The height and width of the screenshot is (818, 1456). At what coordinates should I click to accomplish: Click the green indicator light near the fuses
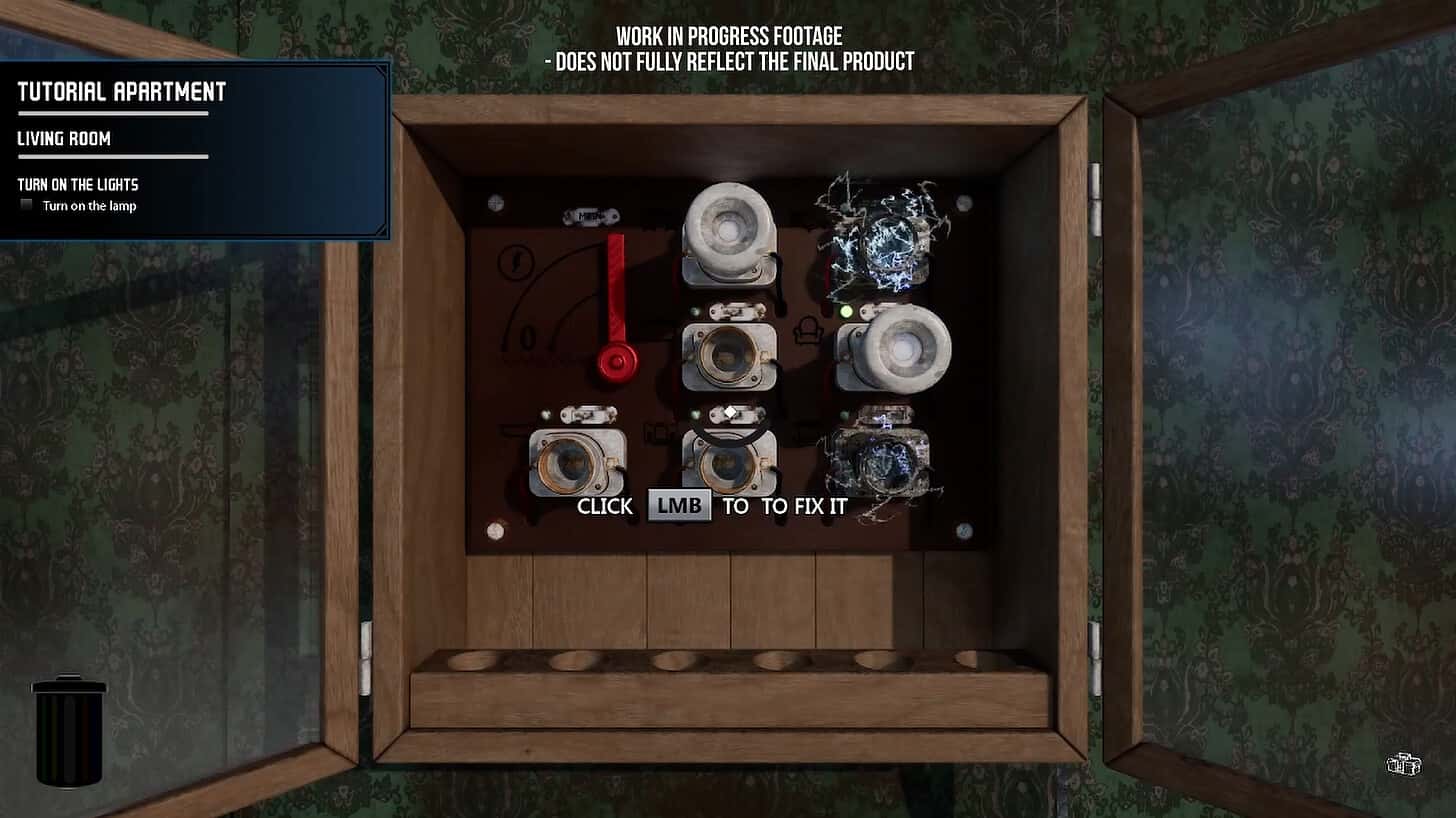click(845, 313)
